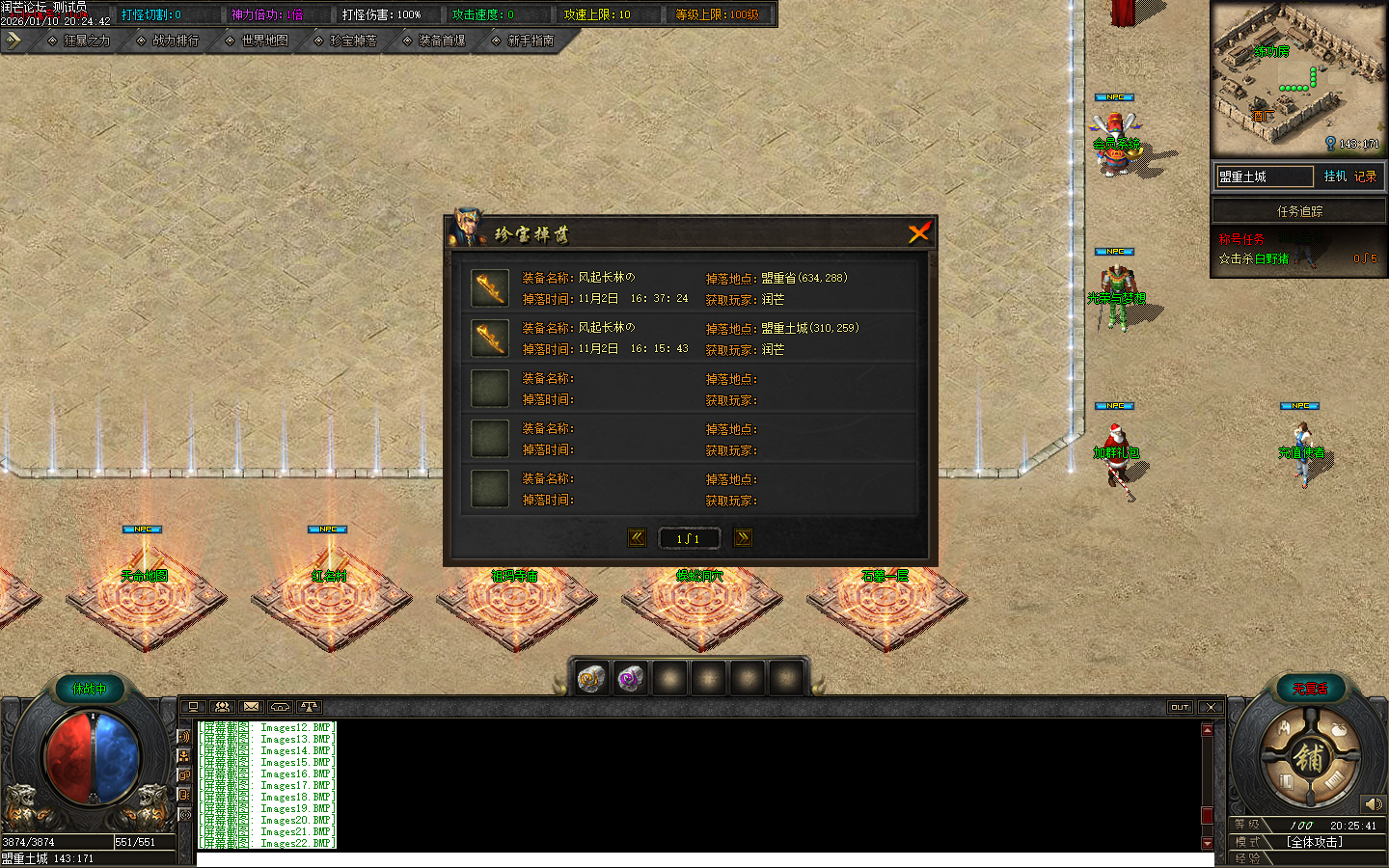Click the friends group icon in chat toolbar
The image size is (1389, 868).
[223, 707]
